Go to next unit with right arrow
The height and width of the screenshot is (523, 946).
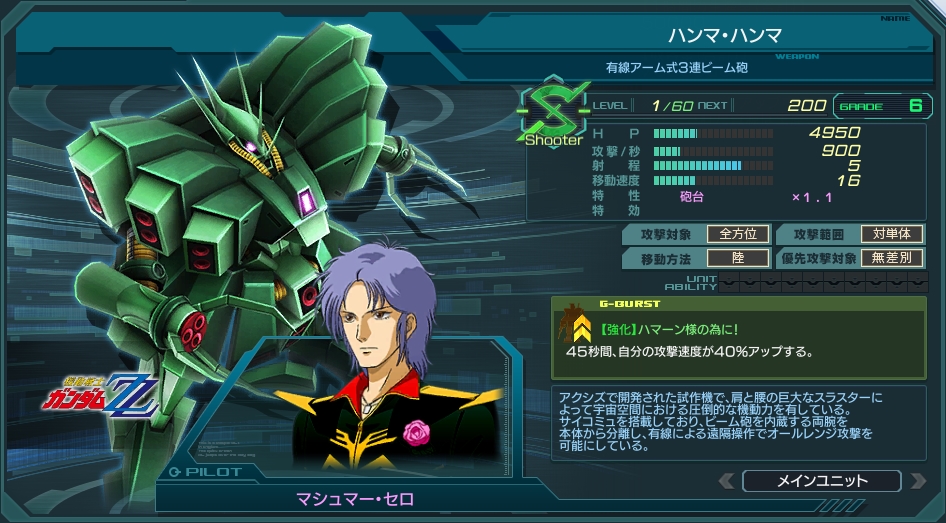click(x=917, y=481)
